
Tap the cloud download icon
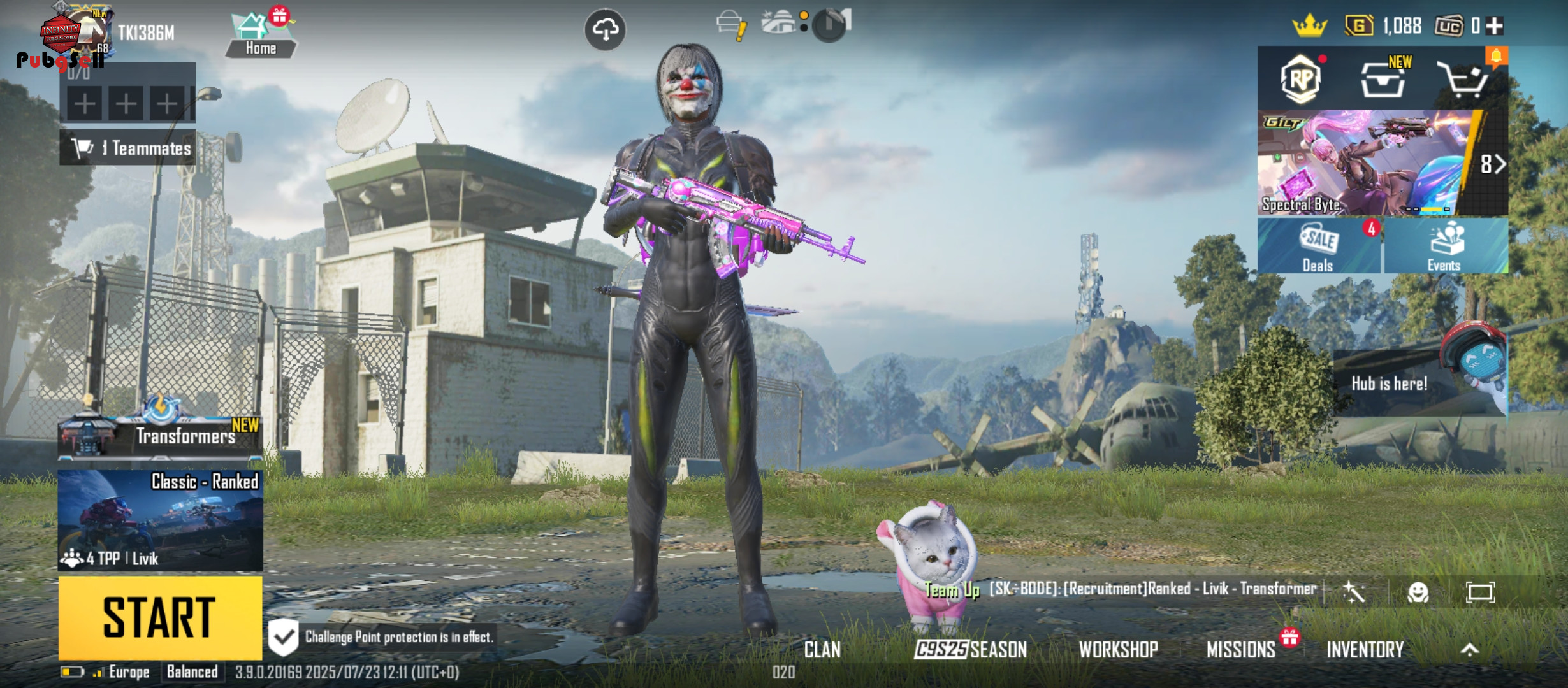(x=605, y=29)
